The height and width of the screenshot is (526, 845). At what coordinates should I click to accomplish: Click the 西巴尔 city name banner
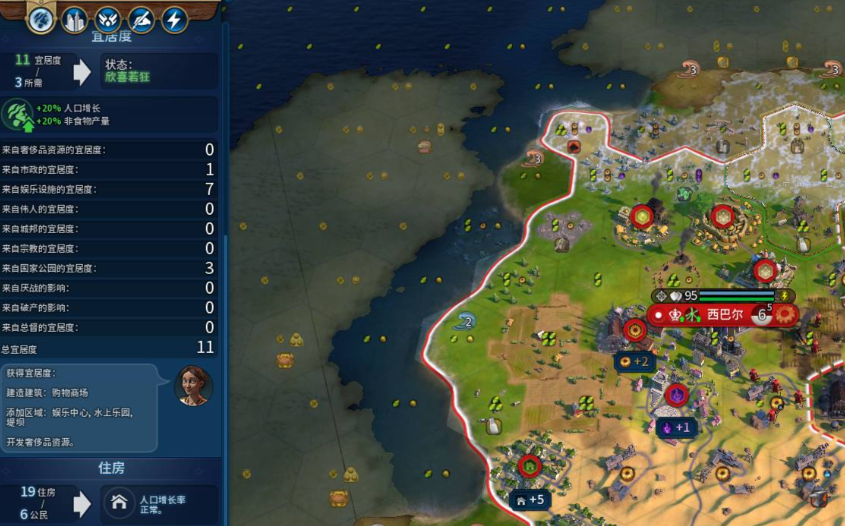pos(725,314)
